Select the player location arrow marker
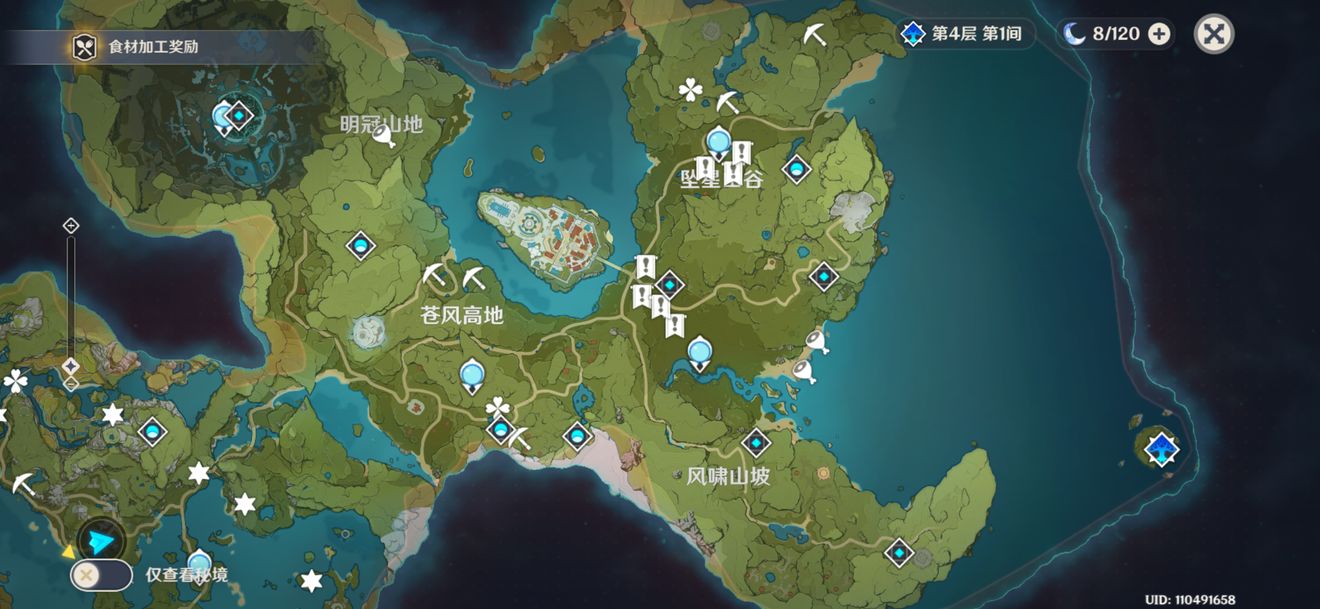The width and height of the screenshot is (1320, 609). pos(101,541)
